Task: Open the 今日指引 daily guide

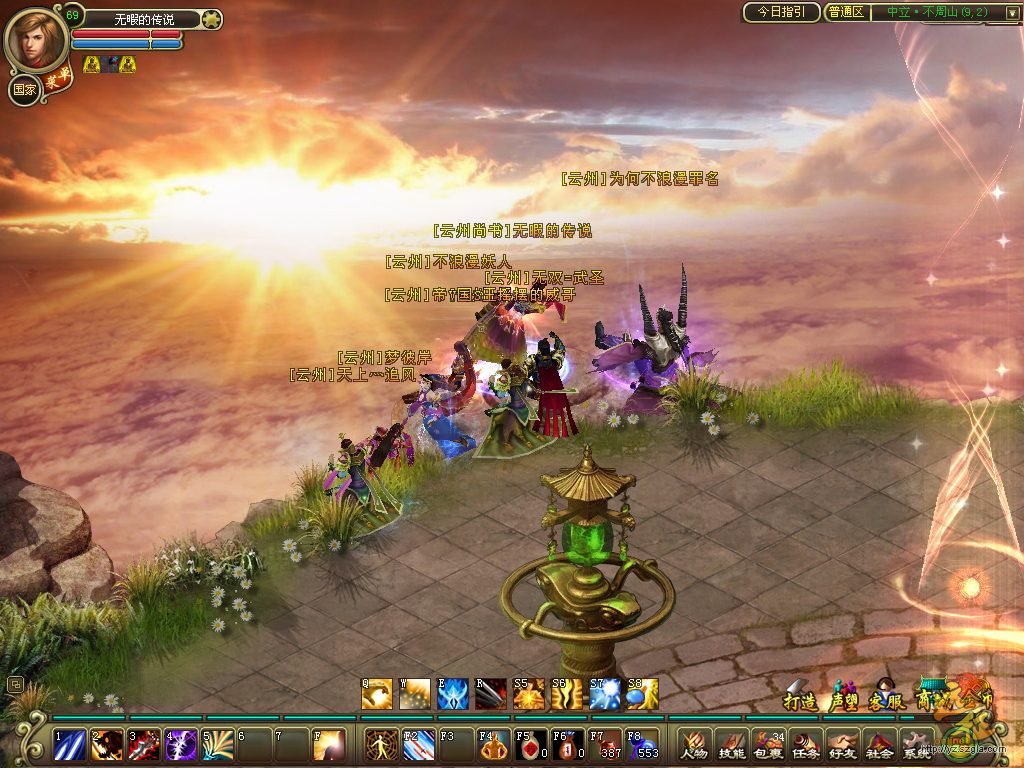Action: tap(781, 12)
